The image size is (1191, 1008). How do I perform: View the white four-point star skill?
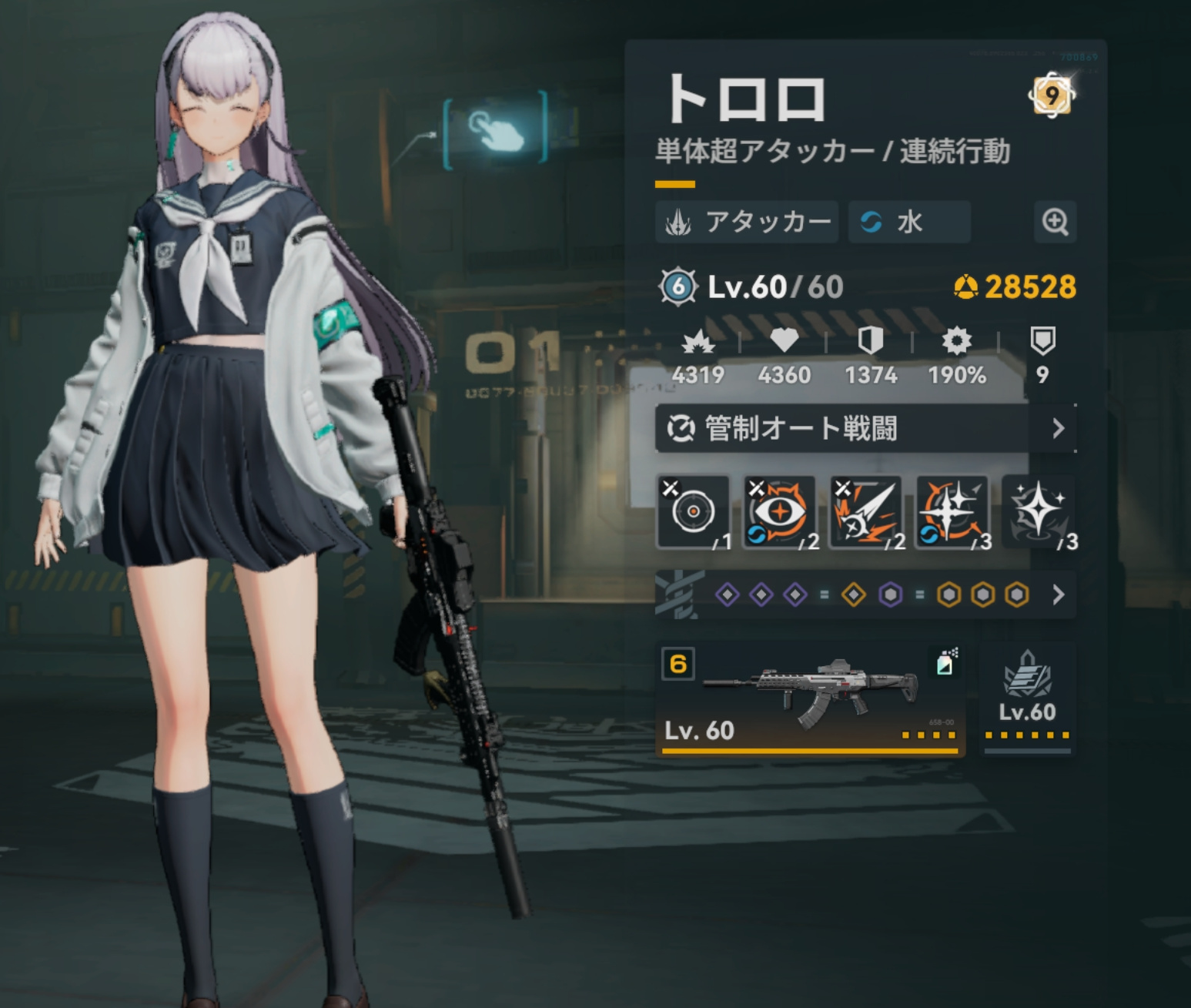pos(1038,512)
